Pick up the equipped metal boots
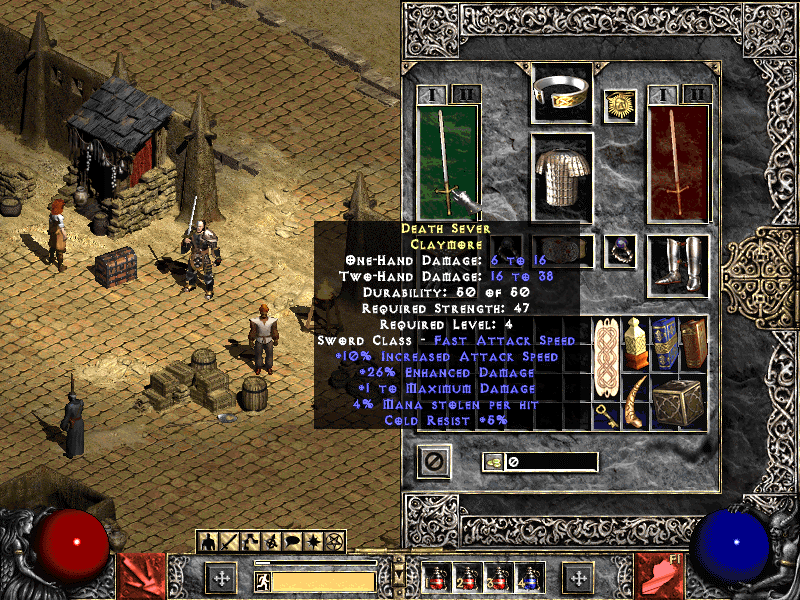The height and width of the screenshot is (600, 800). 678,264
